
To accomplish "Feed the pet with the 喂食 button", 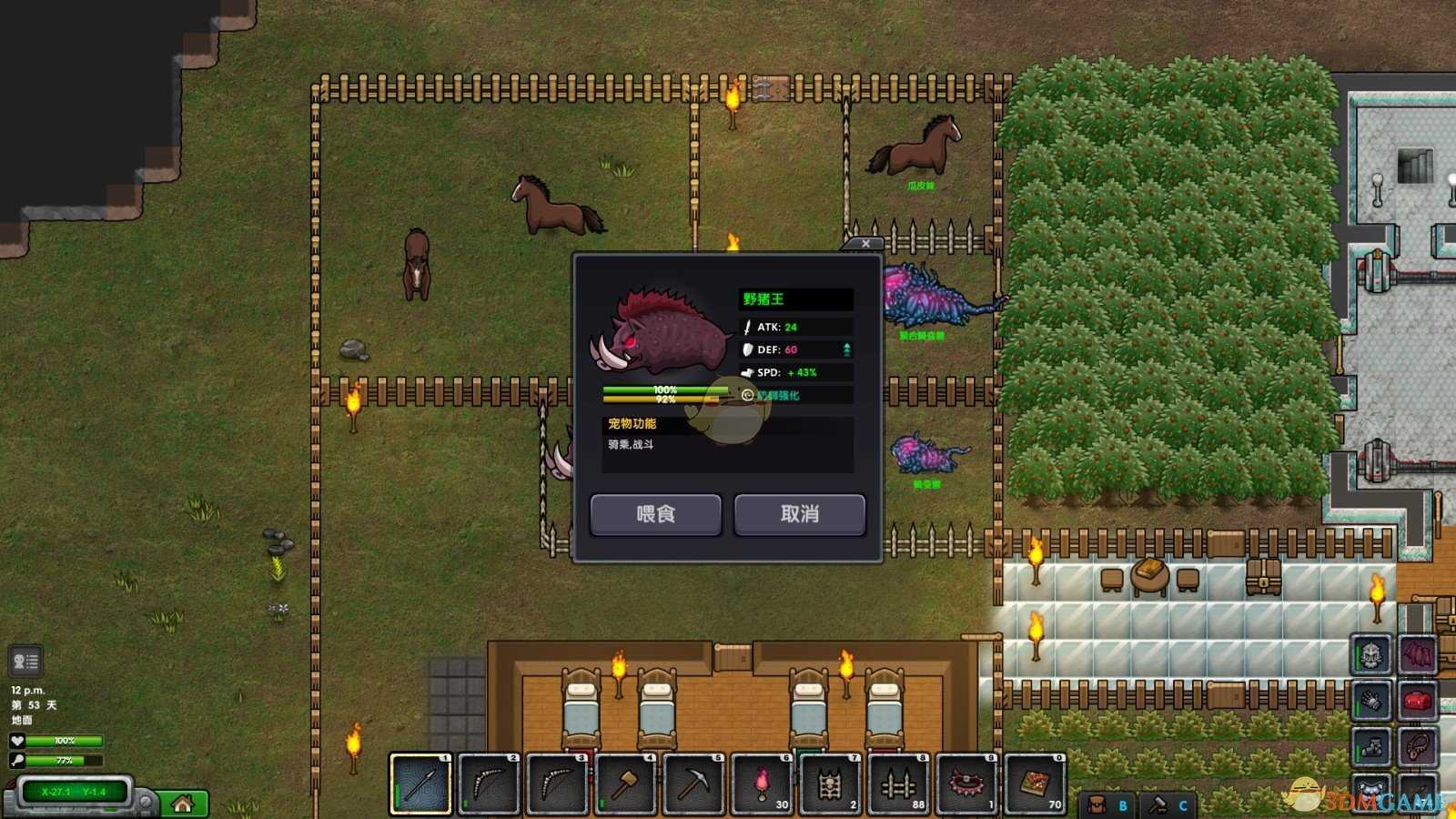I will pyautogui.click(x=655, y=514).
